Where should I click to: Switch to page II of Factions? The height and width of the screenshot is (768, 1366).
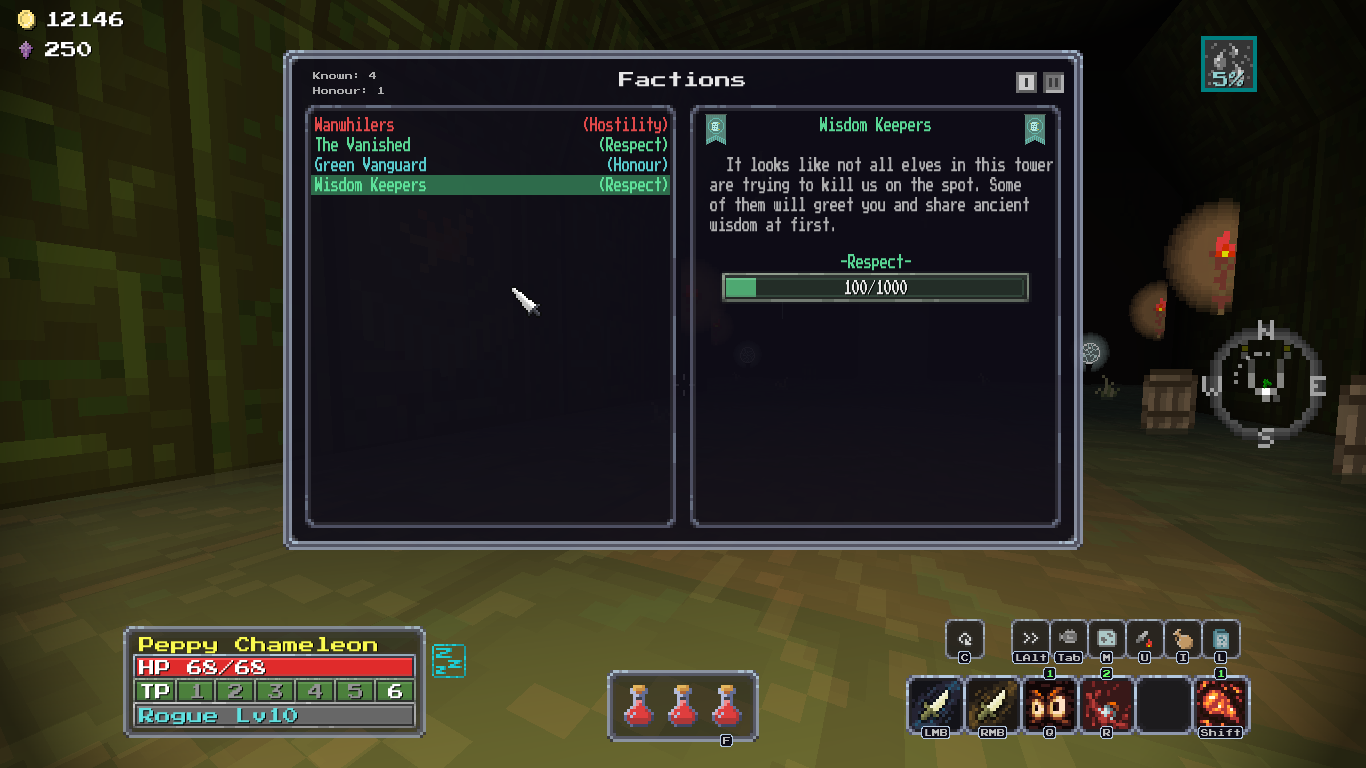[x=1053, y=82]
